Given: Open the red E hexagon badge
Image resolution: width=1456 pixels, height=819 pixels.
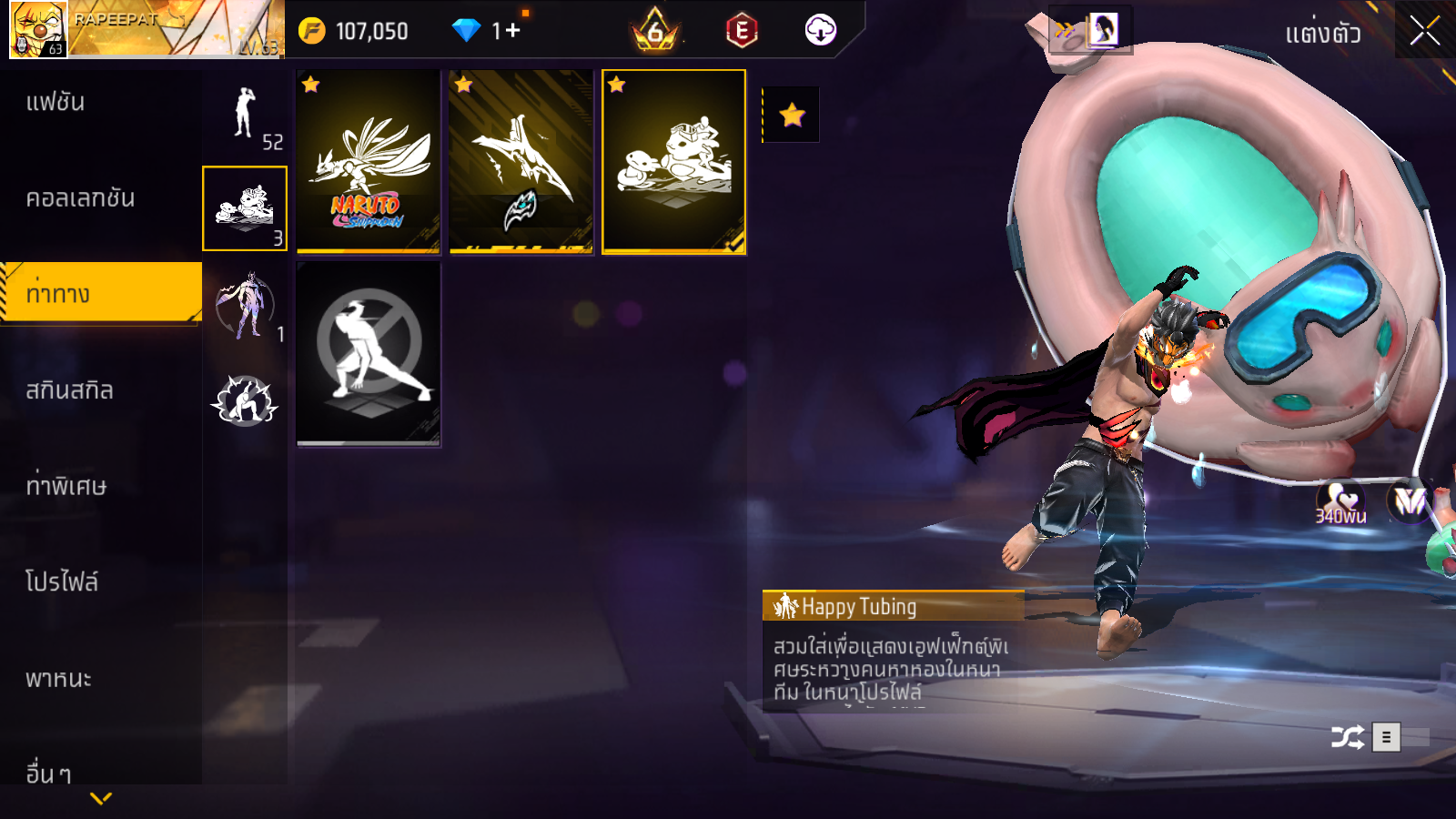Looking at the screenshot, I should [x=742, y=31].
